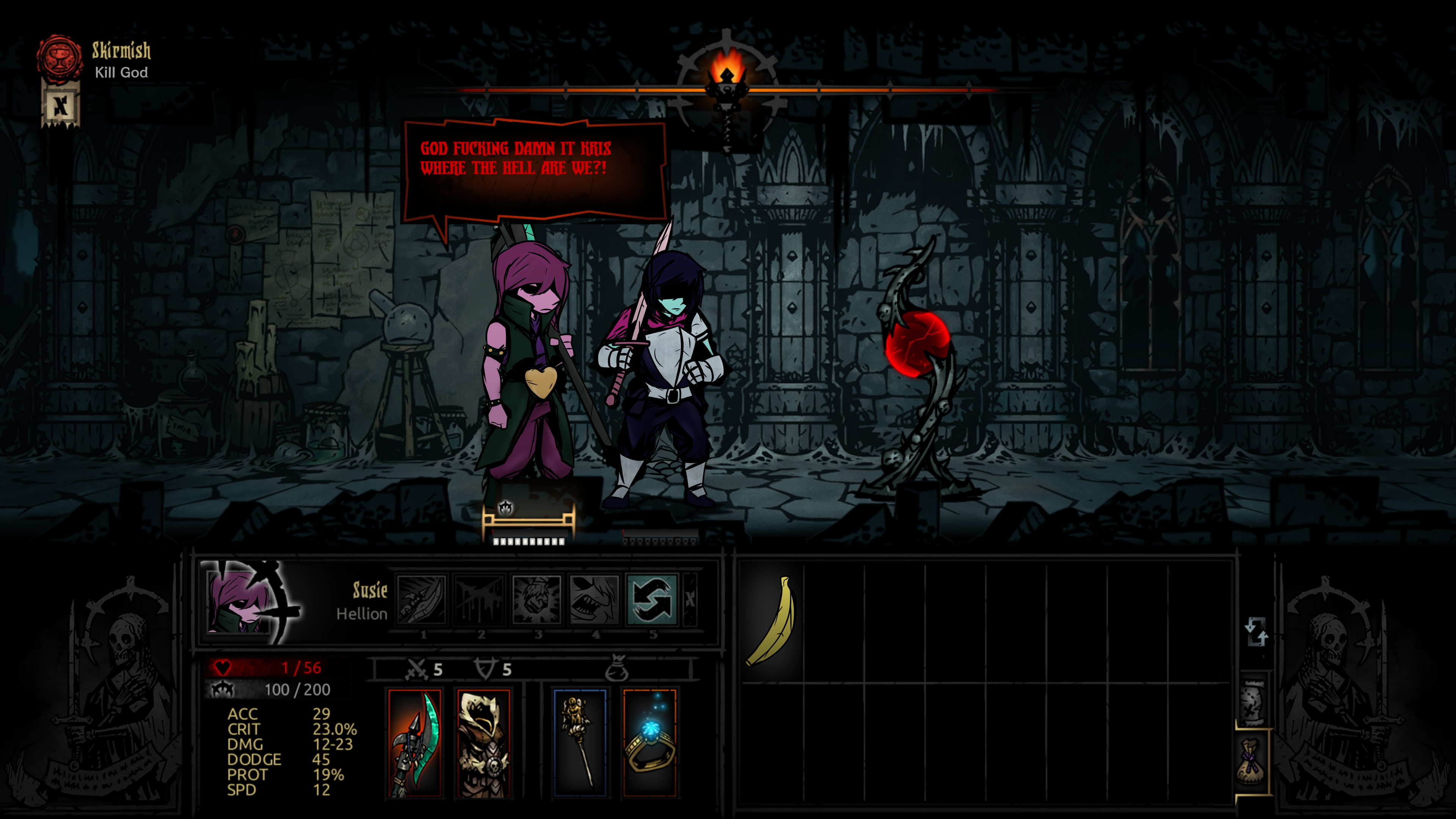
Task: Click the inventory sort arrows icon
Action: click(1256, 631)
